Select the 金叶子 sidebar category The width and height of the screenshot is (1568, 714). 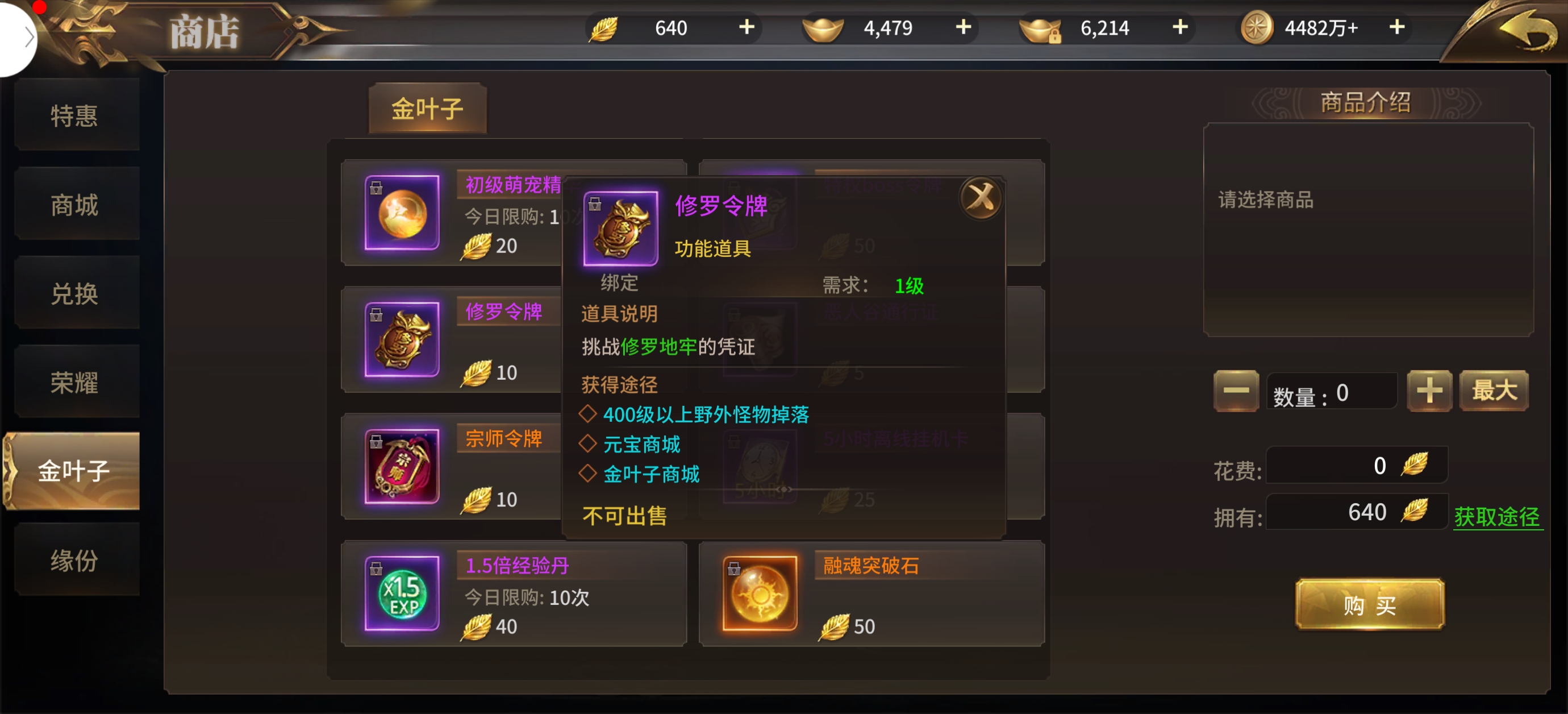[x=73, y=471]
